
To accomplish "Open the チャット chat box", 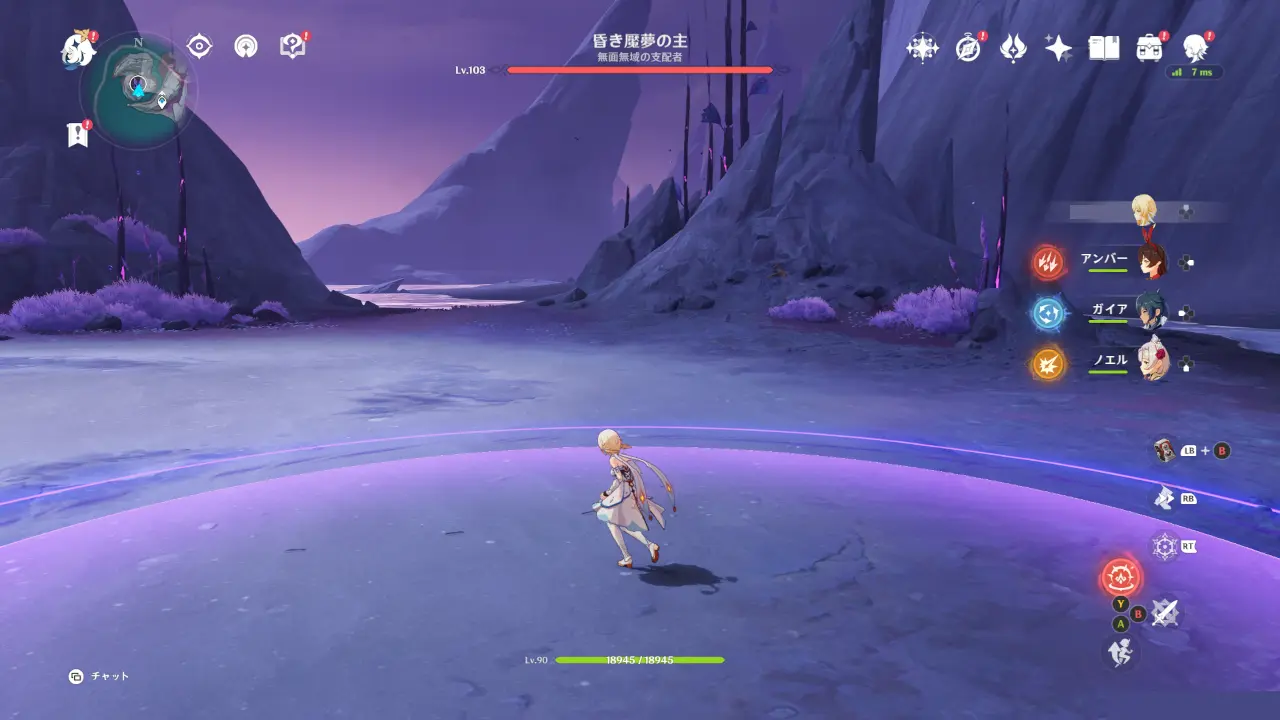I will [100, 677].
